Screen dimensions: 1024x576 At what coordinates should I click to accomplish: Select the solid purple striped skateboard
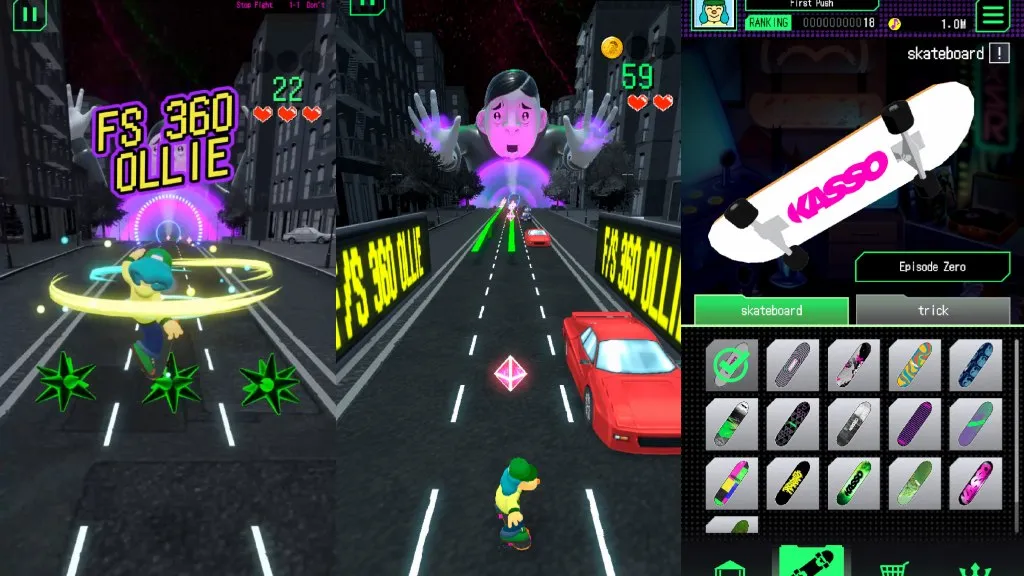(914, 424)
